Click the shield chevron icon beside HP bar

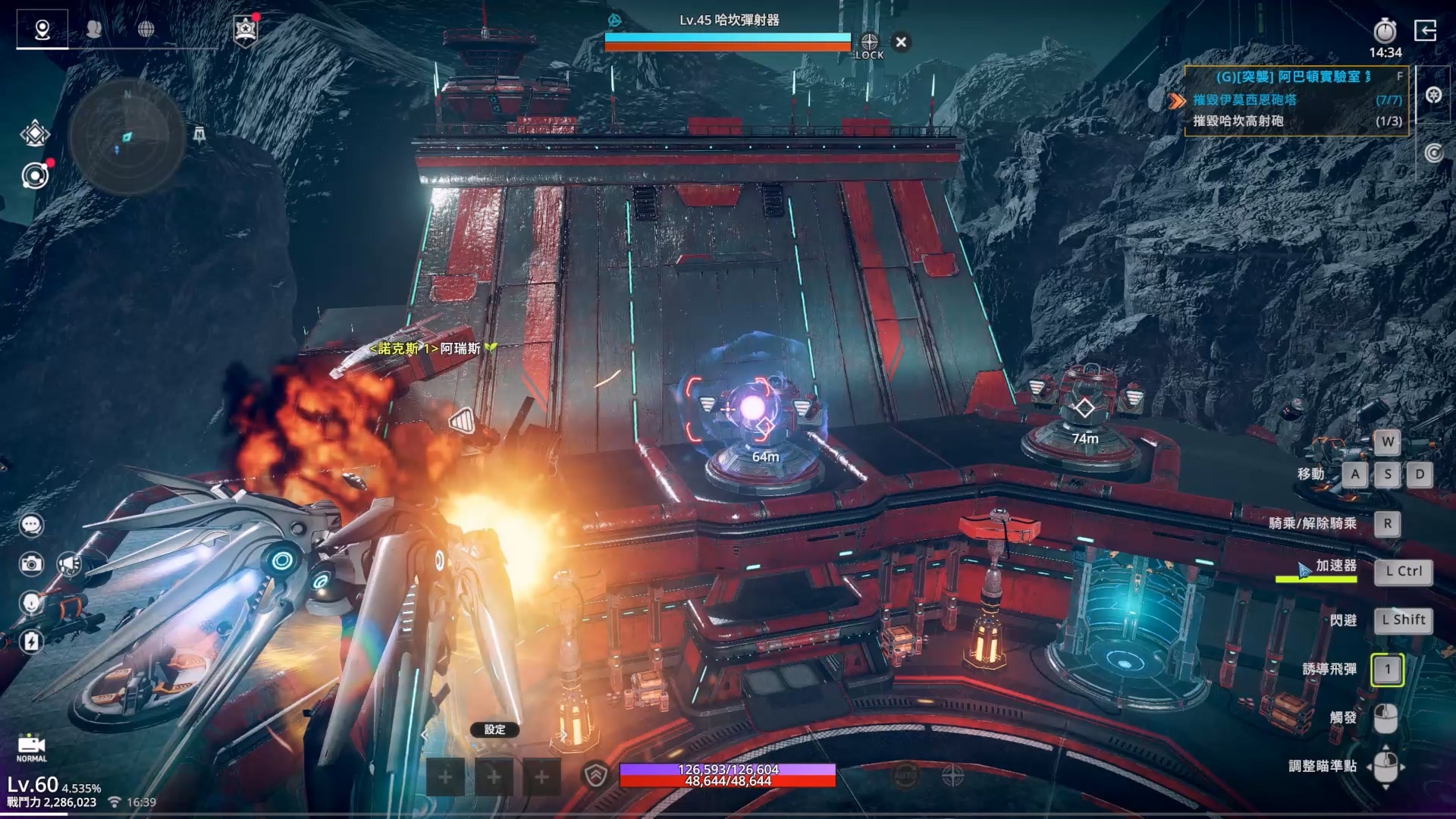click(597, 775)
